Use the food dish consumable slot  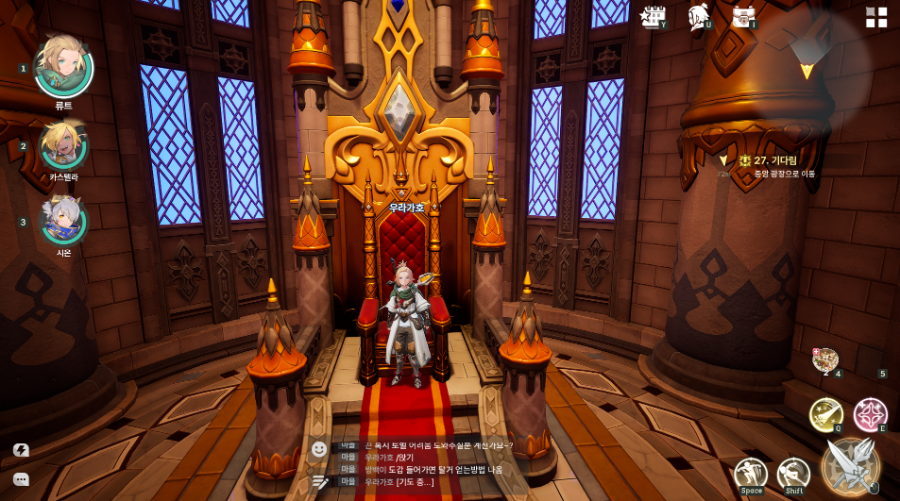(x=825, y=361)
